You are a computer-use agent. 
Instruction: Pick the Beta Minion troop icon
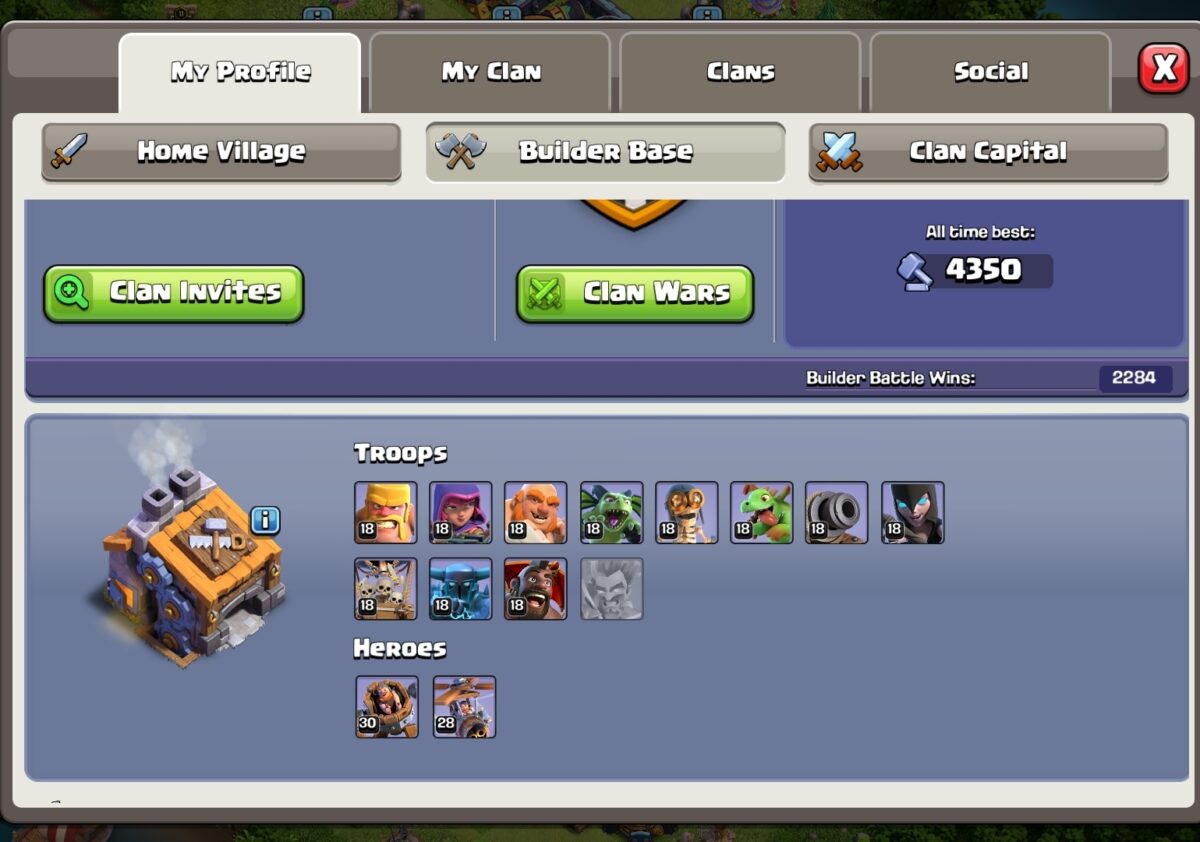click(x=611, y=512)
